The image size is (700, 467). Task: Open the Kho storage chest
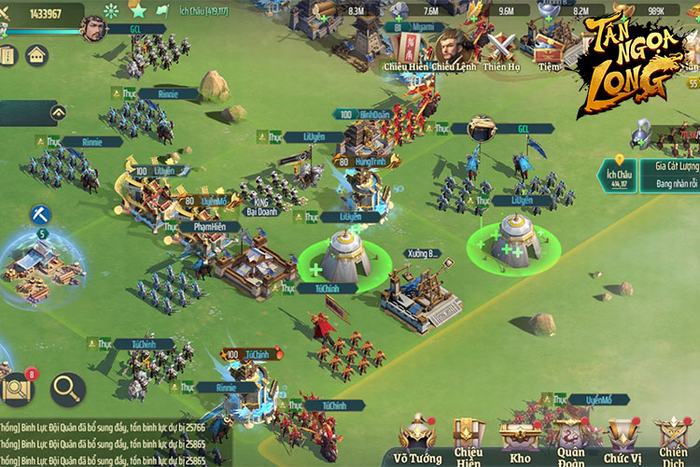coord(520,436)
